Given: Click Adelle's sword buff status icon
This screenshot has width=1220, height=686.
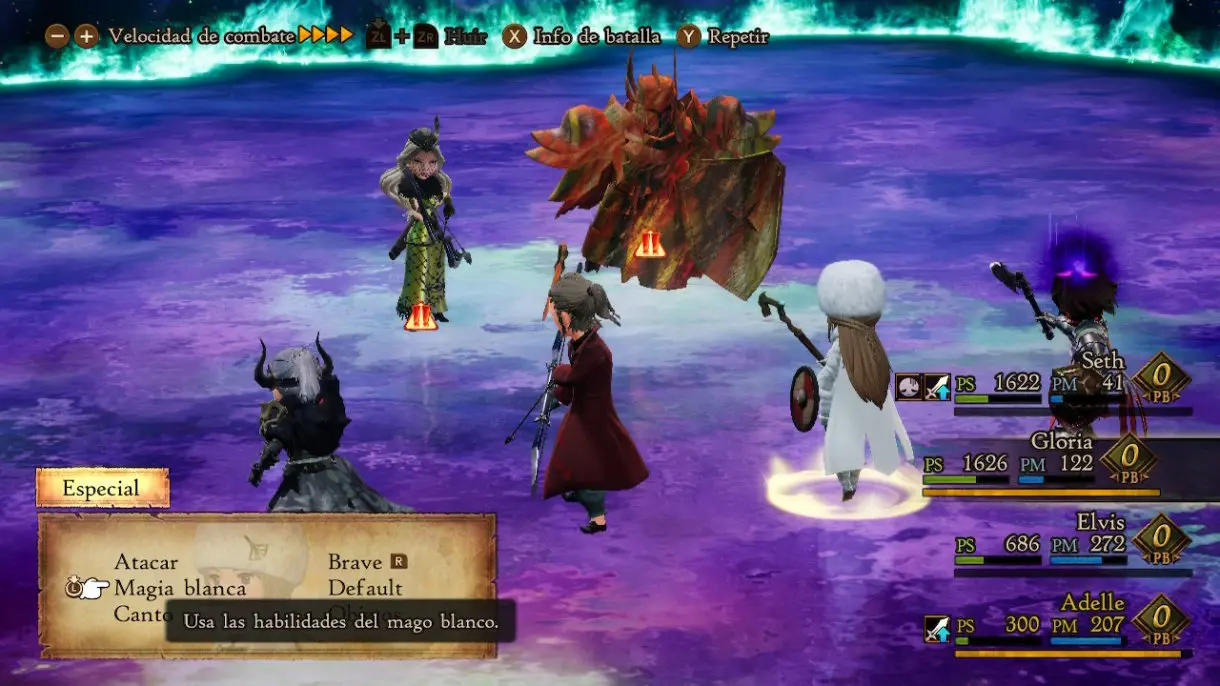Looking at the screenshot, I should [937, 629].
